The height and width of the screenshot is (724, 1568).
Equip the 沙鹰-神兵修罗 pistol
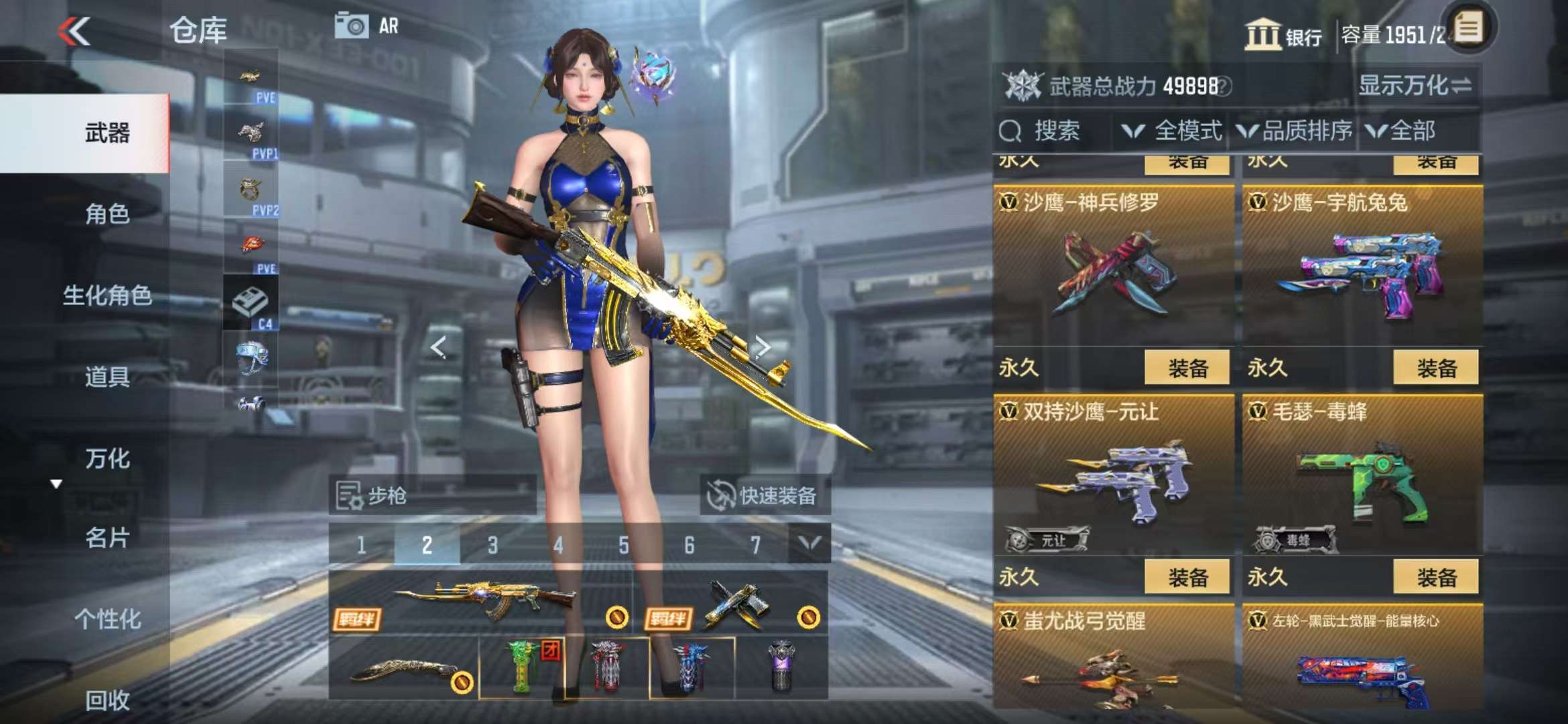(x=1187, y=367)
